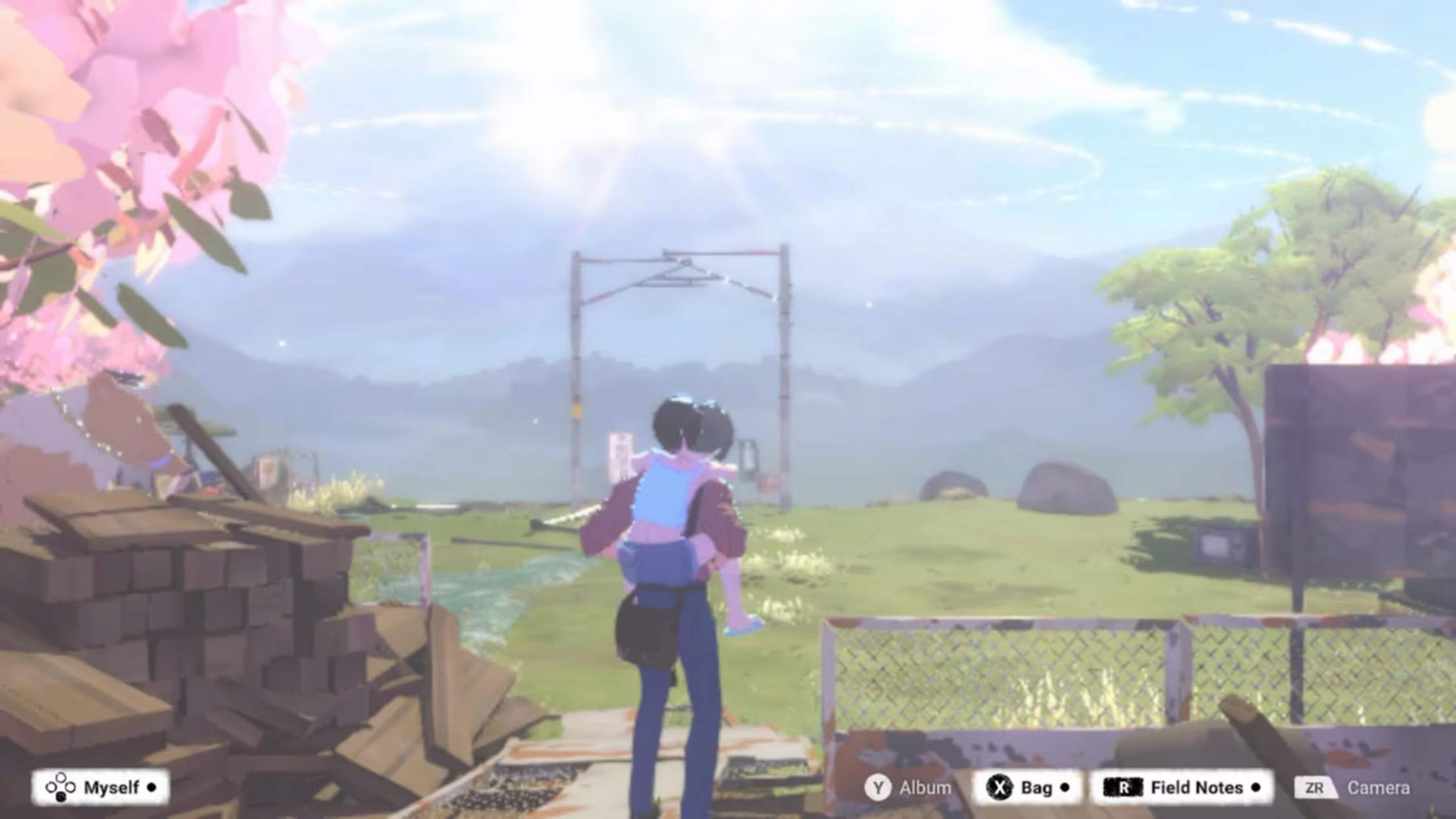Click the dot indicator after Field Notes

click(1254, 788)
